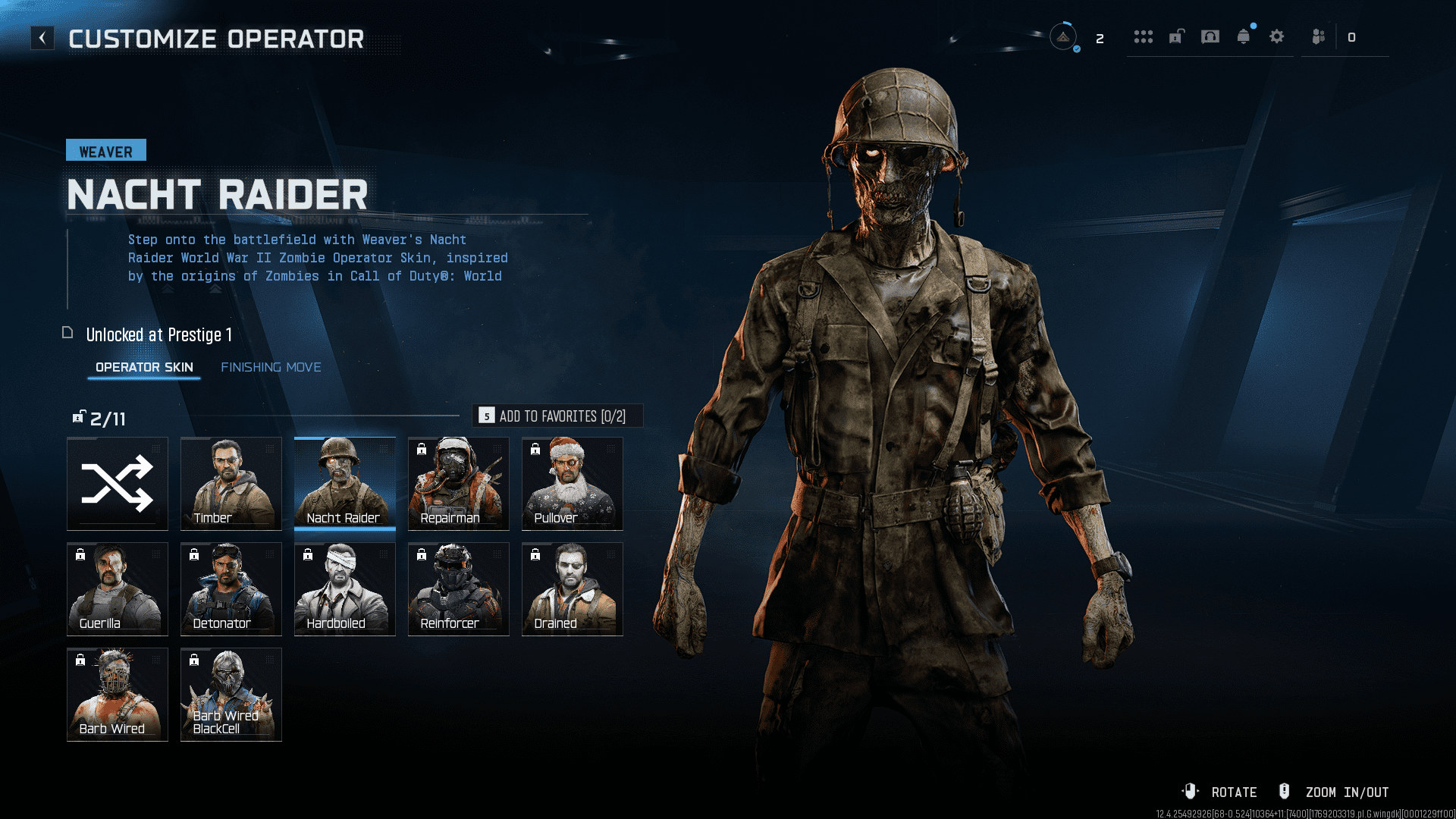Open the grid menu icon

tap(1144, 36)
